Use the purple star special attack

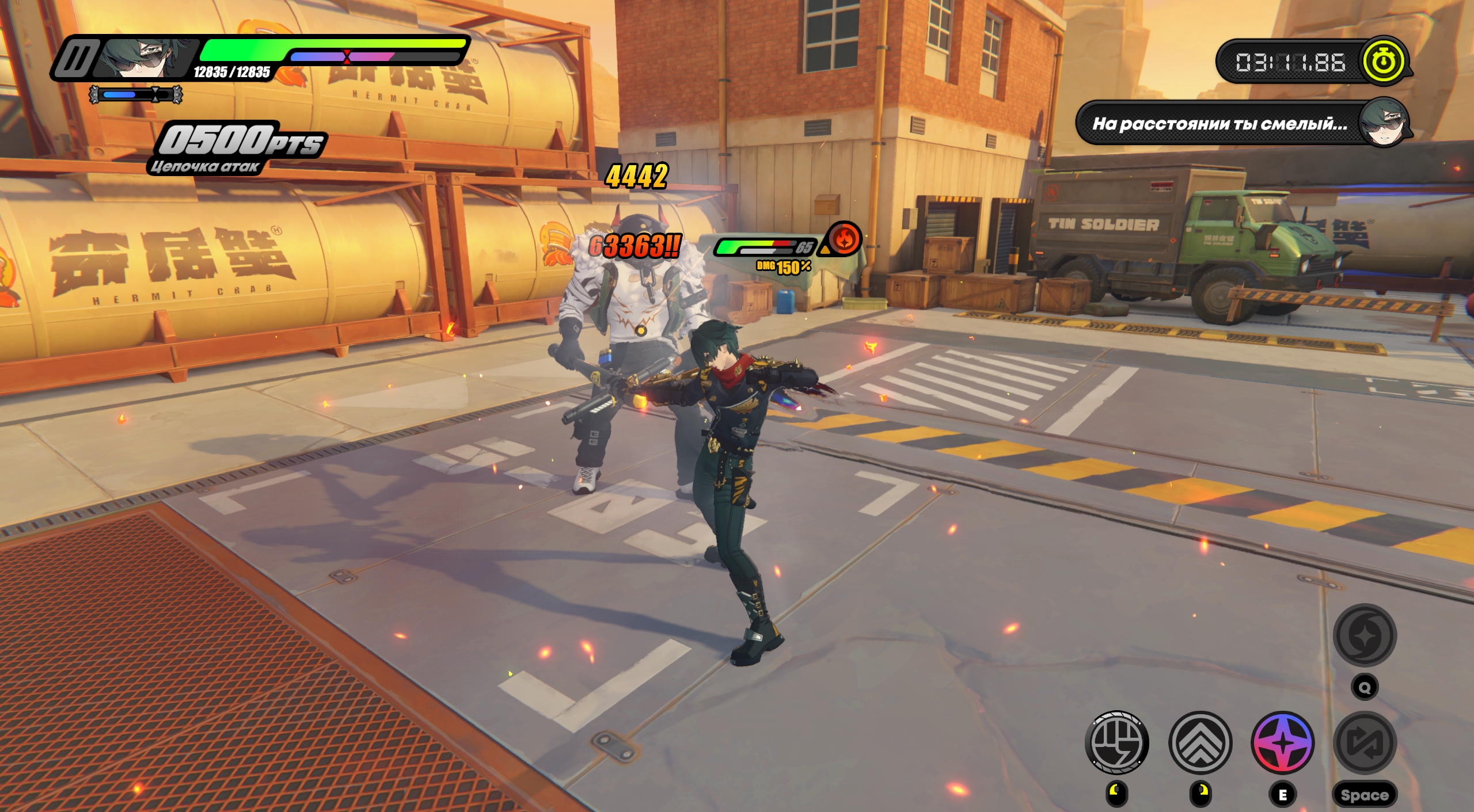1283,742
